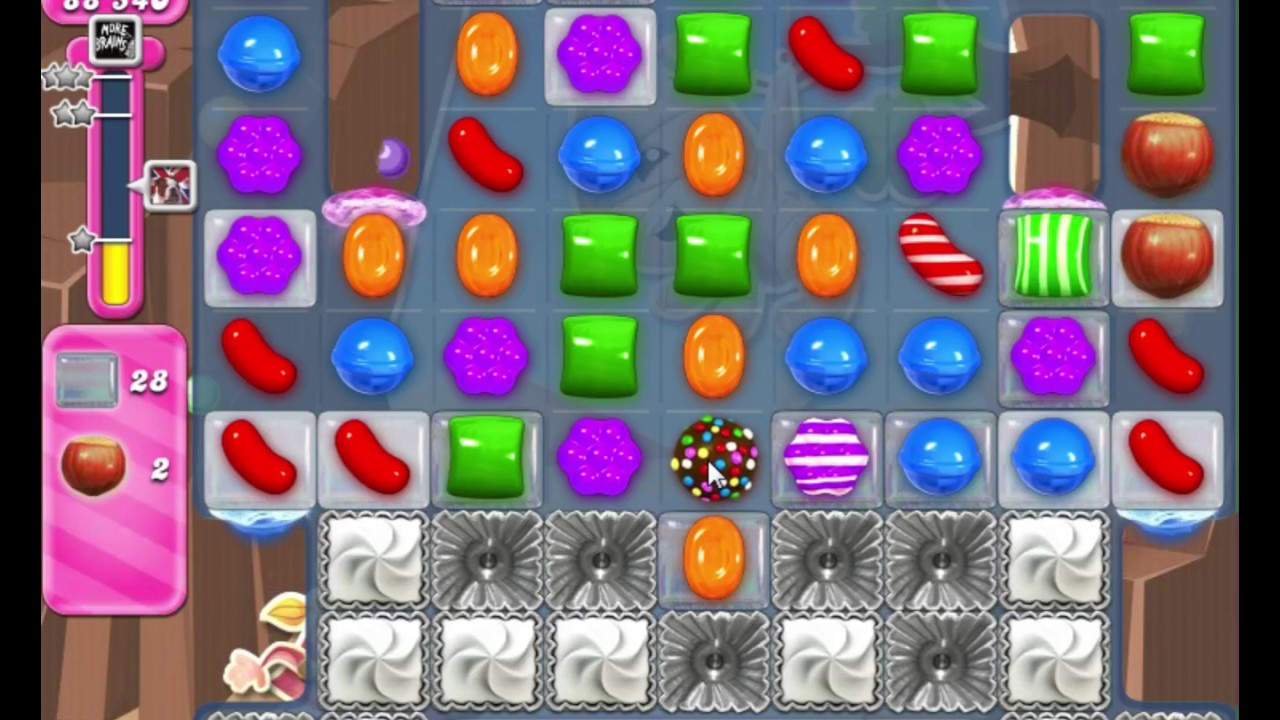Select the green-and-white striped wrapped candy
This screenshot has width=1280, height=720.
pos(1053,258)
